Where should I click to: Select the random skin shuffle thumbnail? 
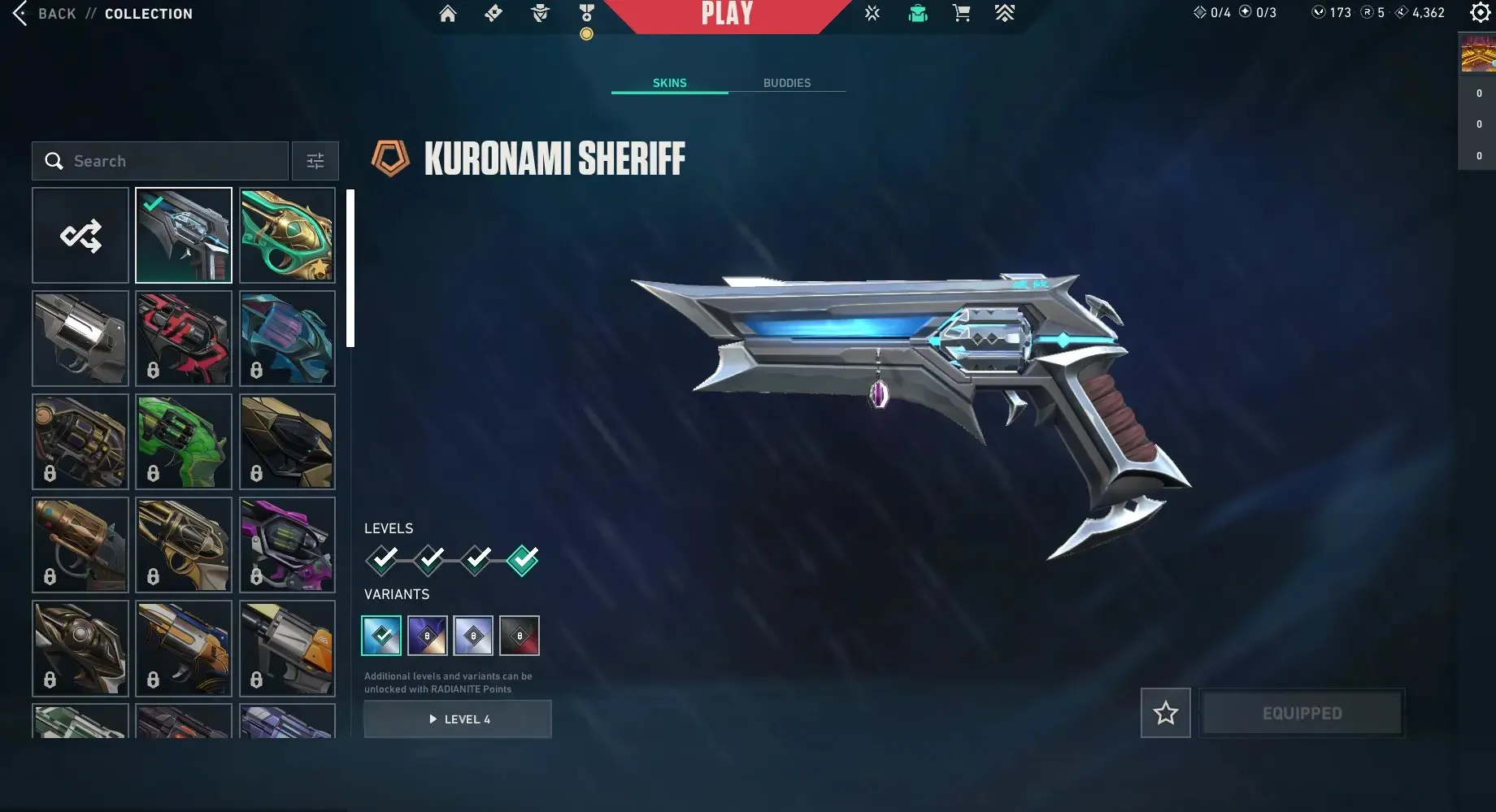click(x=80, y=235)
